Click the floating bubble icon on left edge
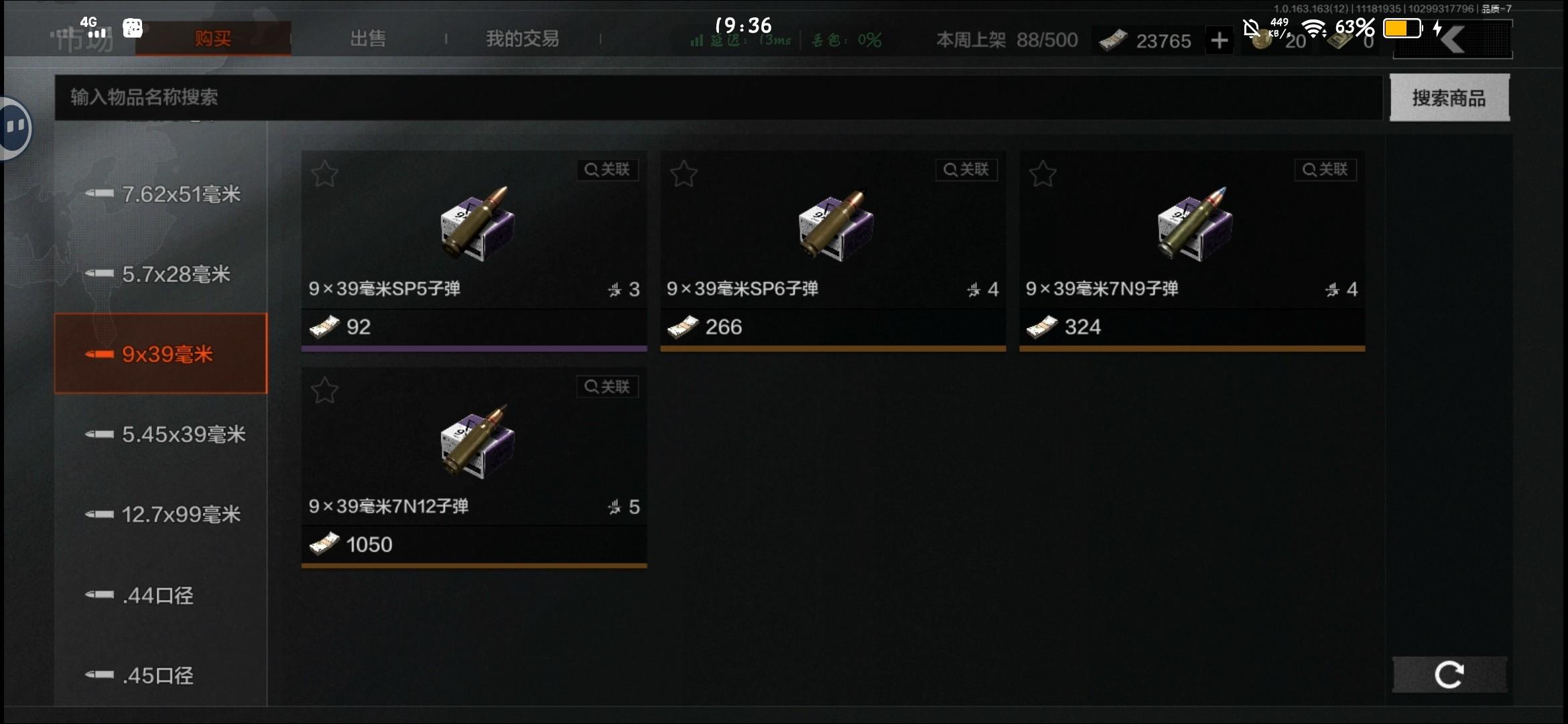The height and width of the screenshot is (724, 1568). [15, 127]
